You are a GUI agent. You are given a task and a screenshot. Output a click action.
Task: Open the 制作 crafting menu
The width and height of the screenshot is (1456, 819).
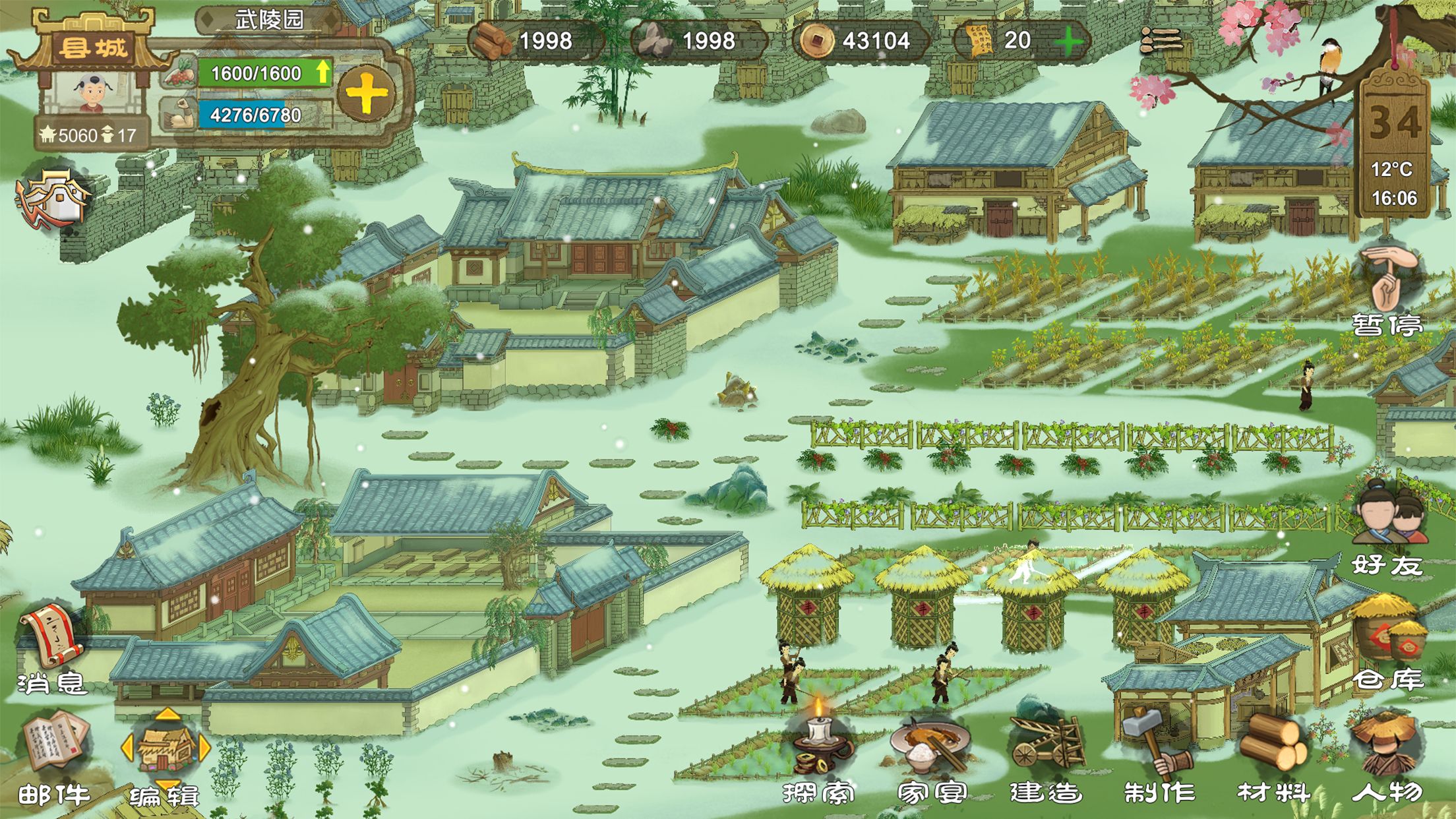click(1159, 758)
